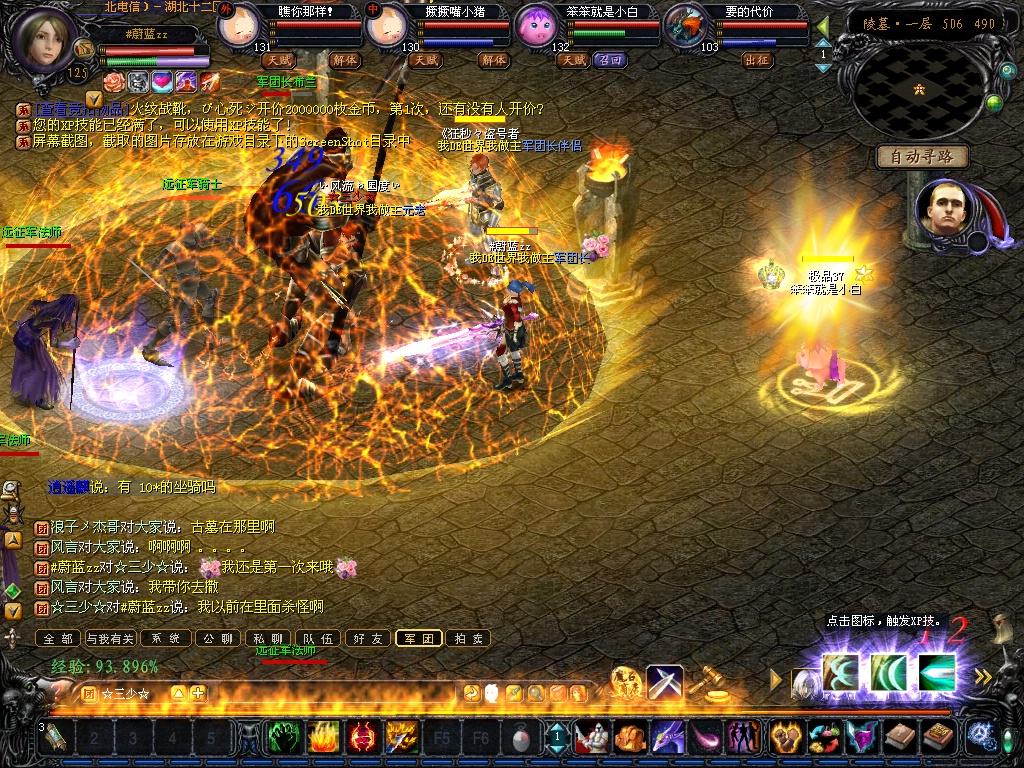Click the player's own character portrait
This screenshot has height=768, width=1024.
pos(47,38)
